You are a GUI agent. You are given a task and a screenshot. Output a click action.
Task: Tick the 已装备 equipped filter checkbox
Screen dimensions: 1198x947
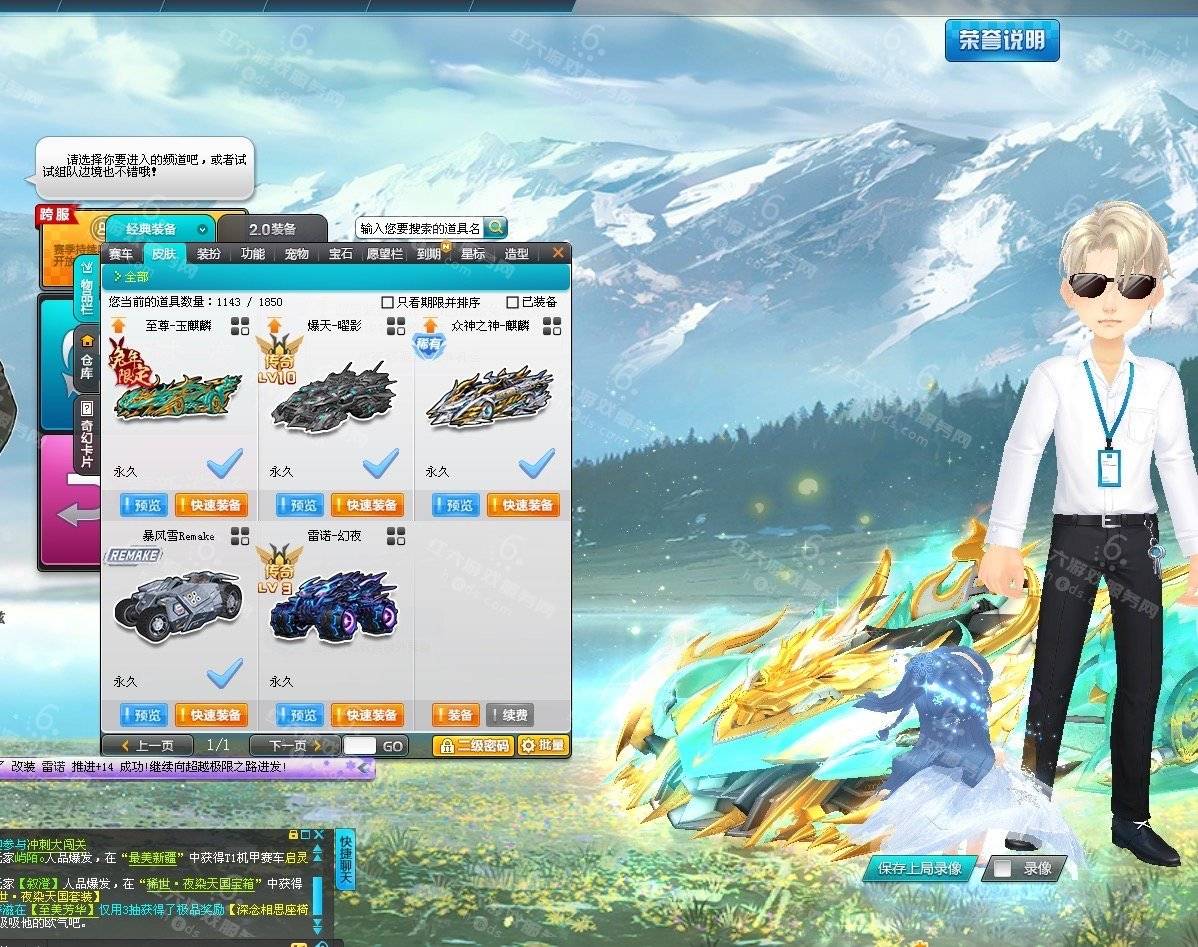(x=513, y=302)
